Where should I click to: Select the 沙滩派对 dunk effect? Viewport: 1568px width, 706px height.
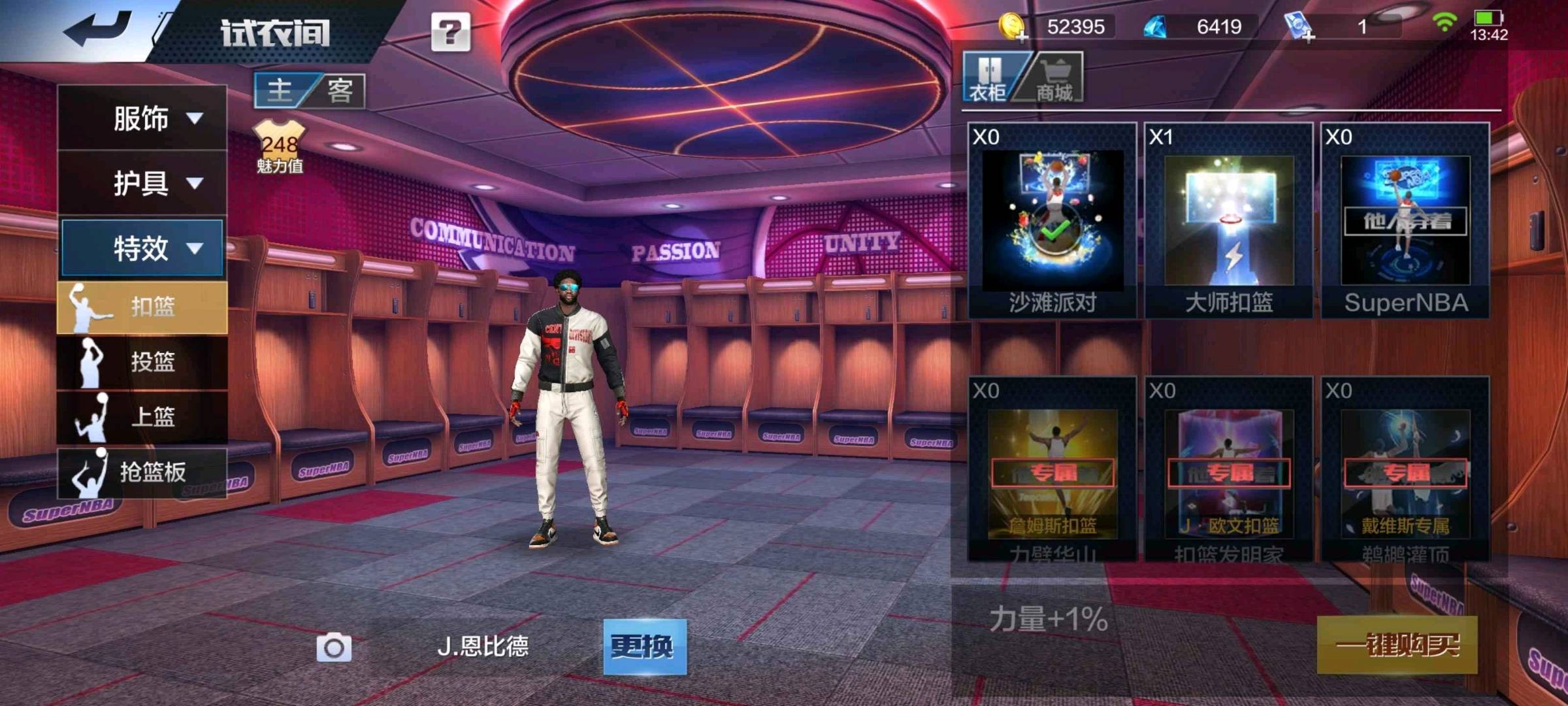tap(1052, 221)
